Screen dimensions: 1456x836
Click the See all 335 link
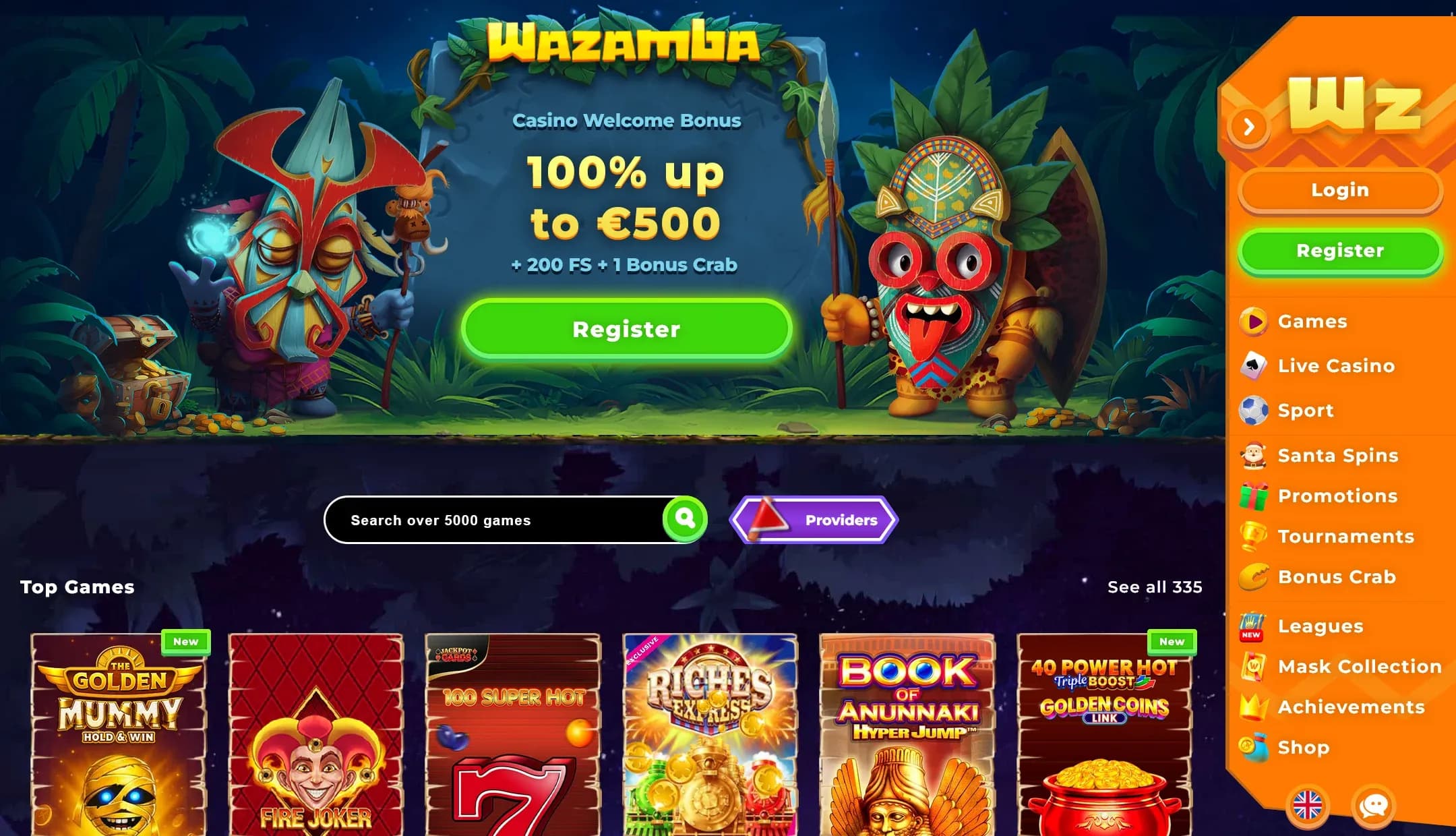click(1155, 587)
